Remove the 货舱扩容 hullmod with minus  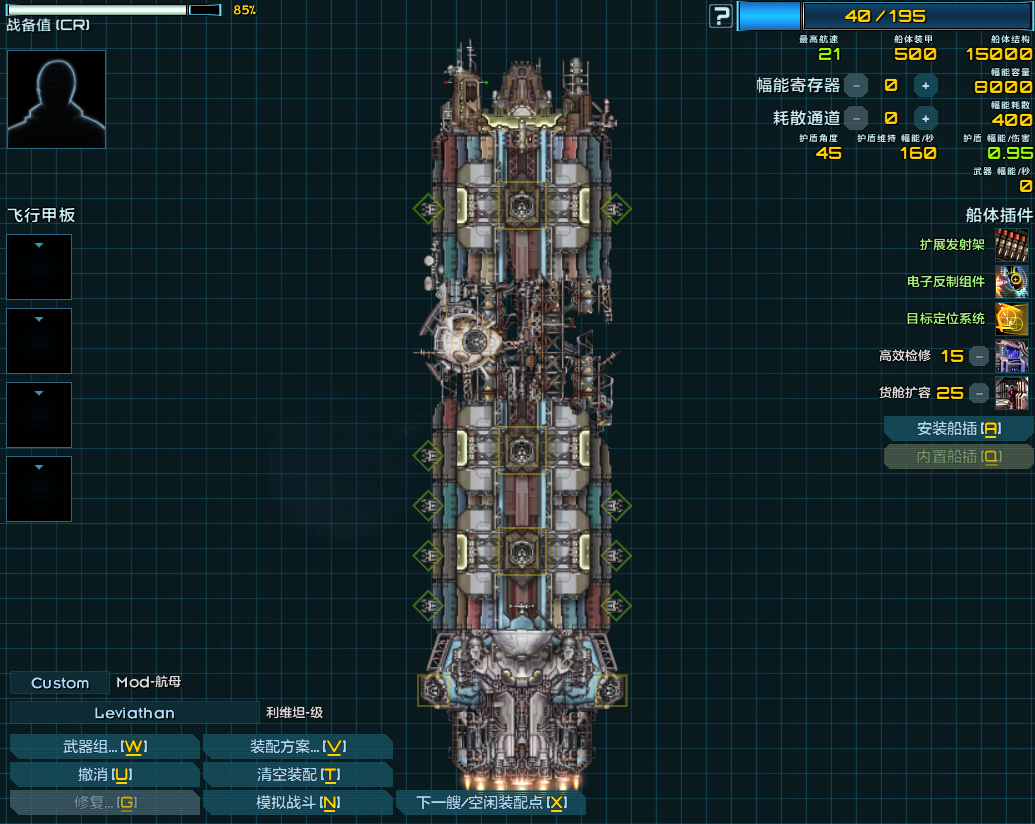tap(980, 393)
